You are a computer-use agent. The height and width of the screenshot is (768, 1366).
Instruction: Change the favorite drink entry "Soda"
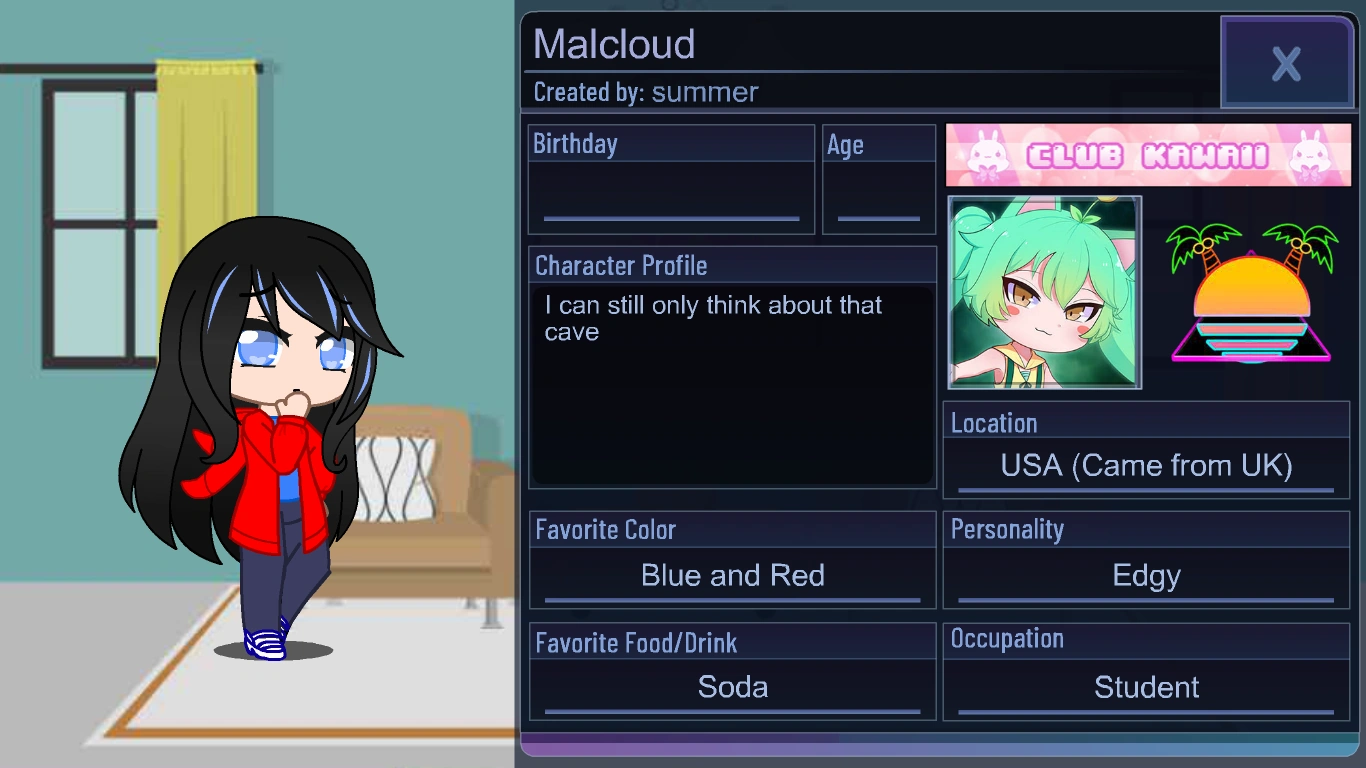[x=733, y=687]
